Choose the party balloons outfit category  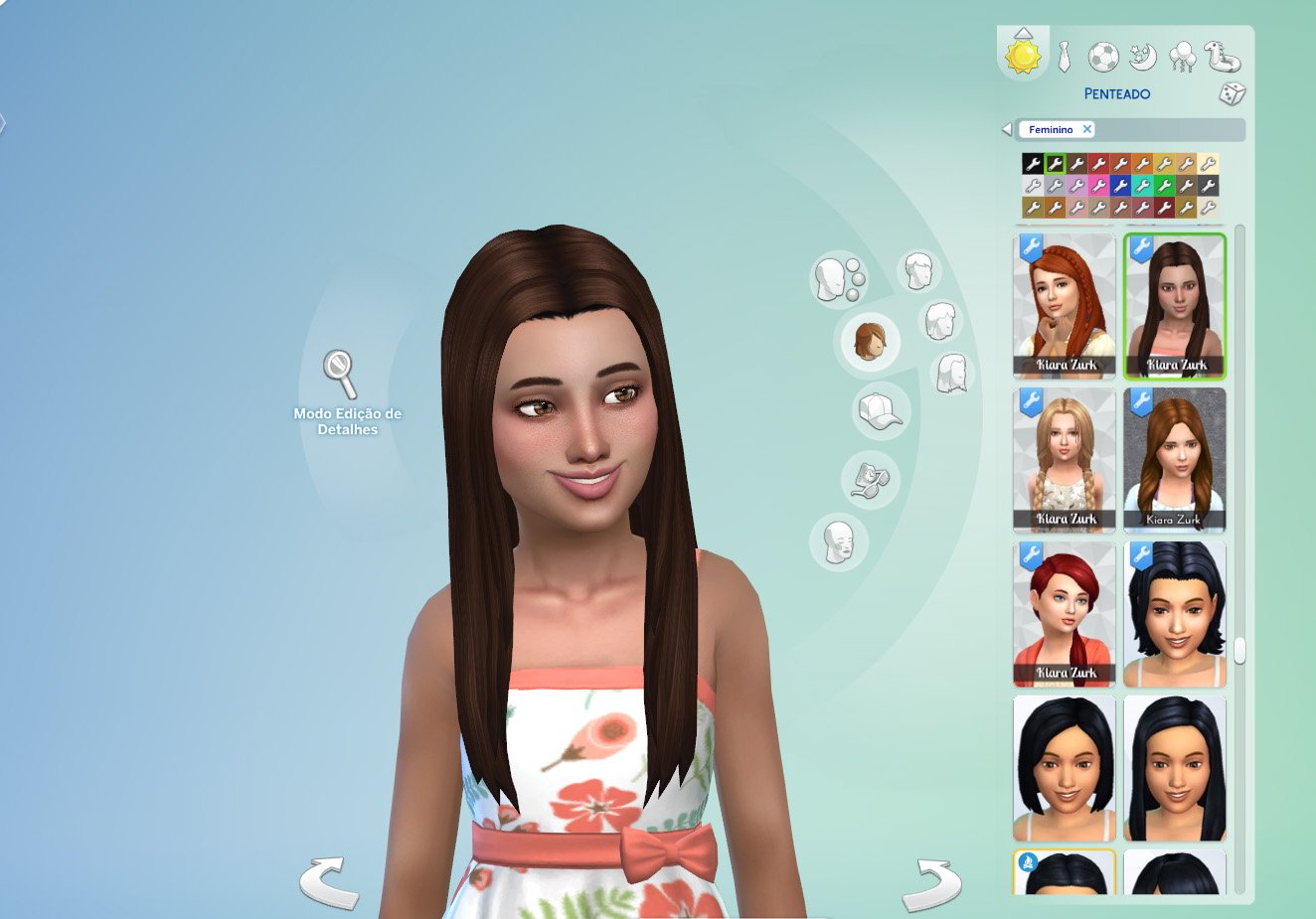pos(1183,57)
